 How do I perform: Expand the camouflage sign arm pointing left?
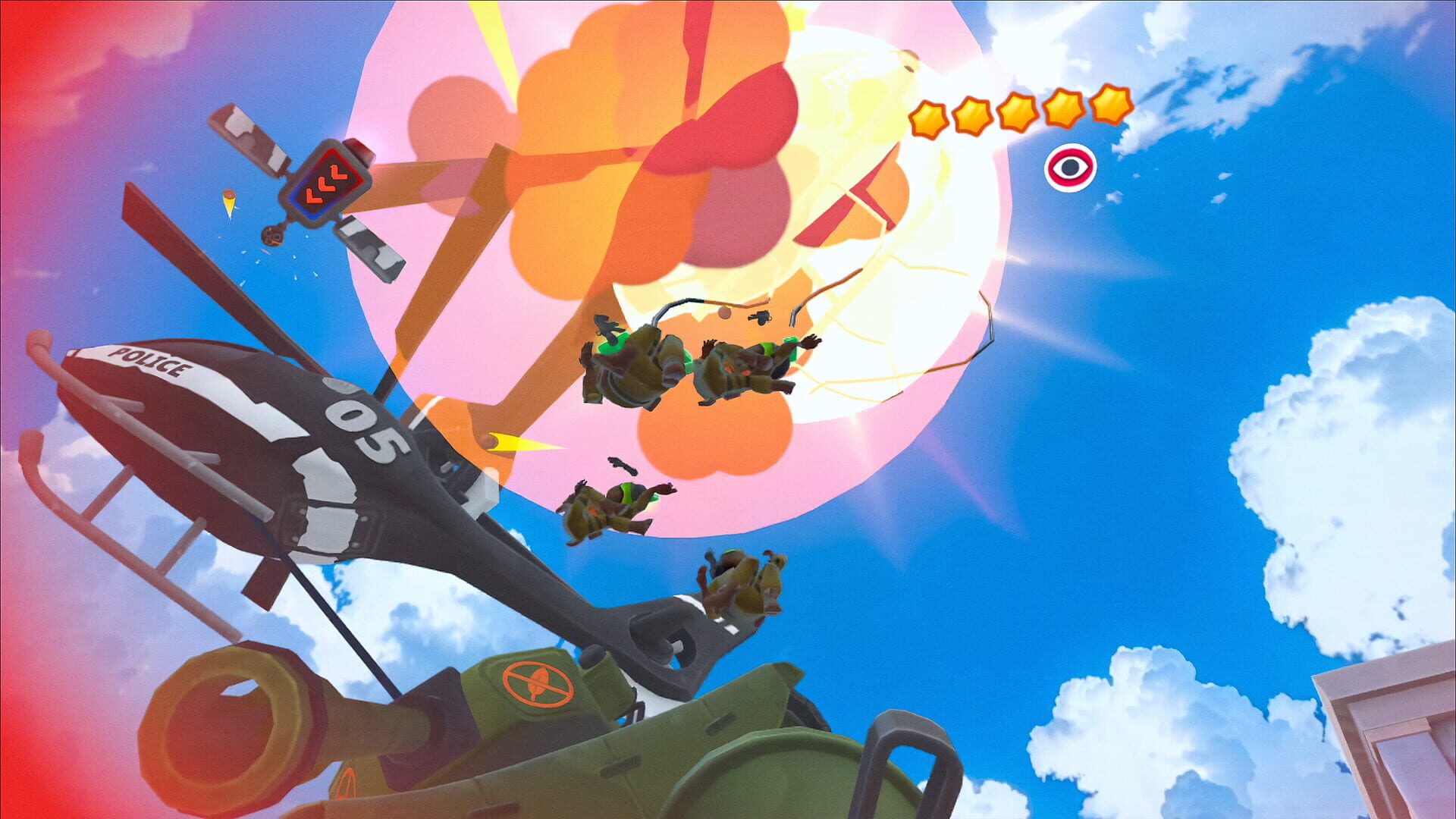click(x=246, y=136)
